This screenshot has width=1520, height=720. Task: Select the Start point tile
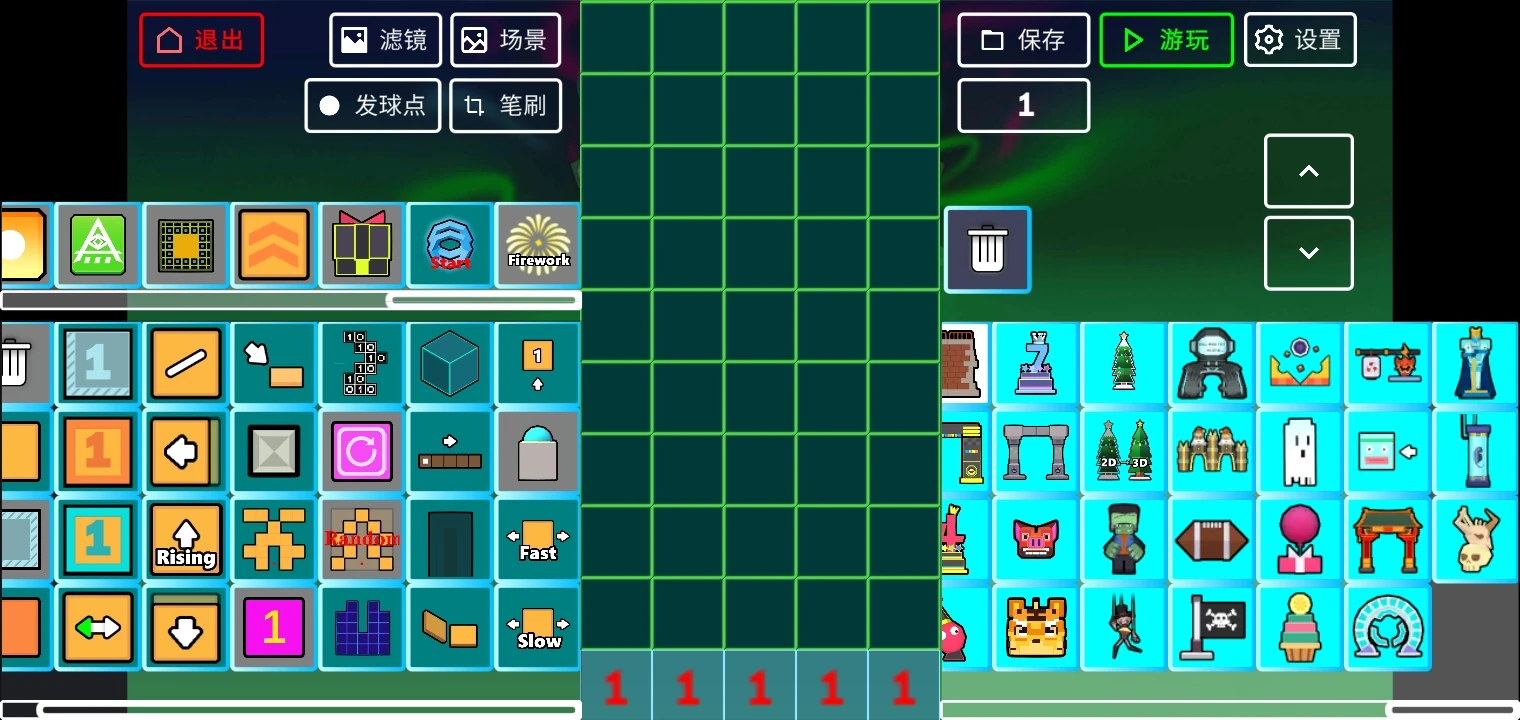click(449, 244)
